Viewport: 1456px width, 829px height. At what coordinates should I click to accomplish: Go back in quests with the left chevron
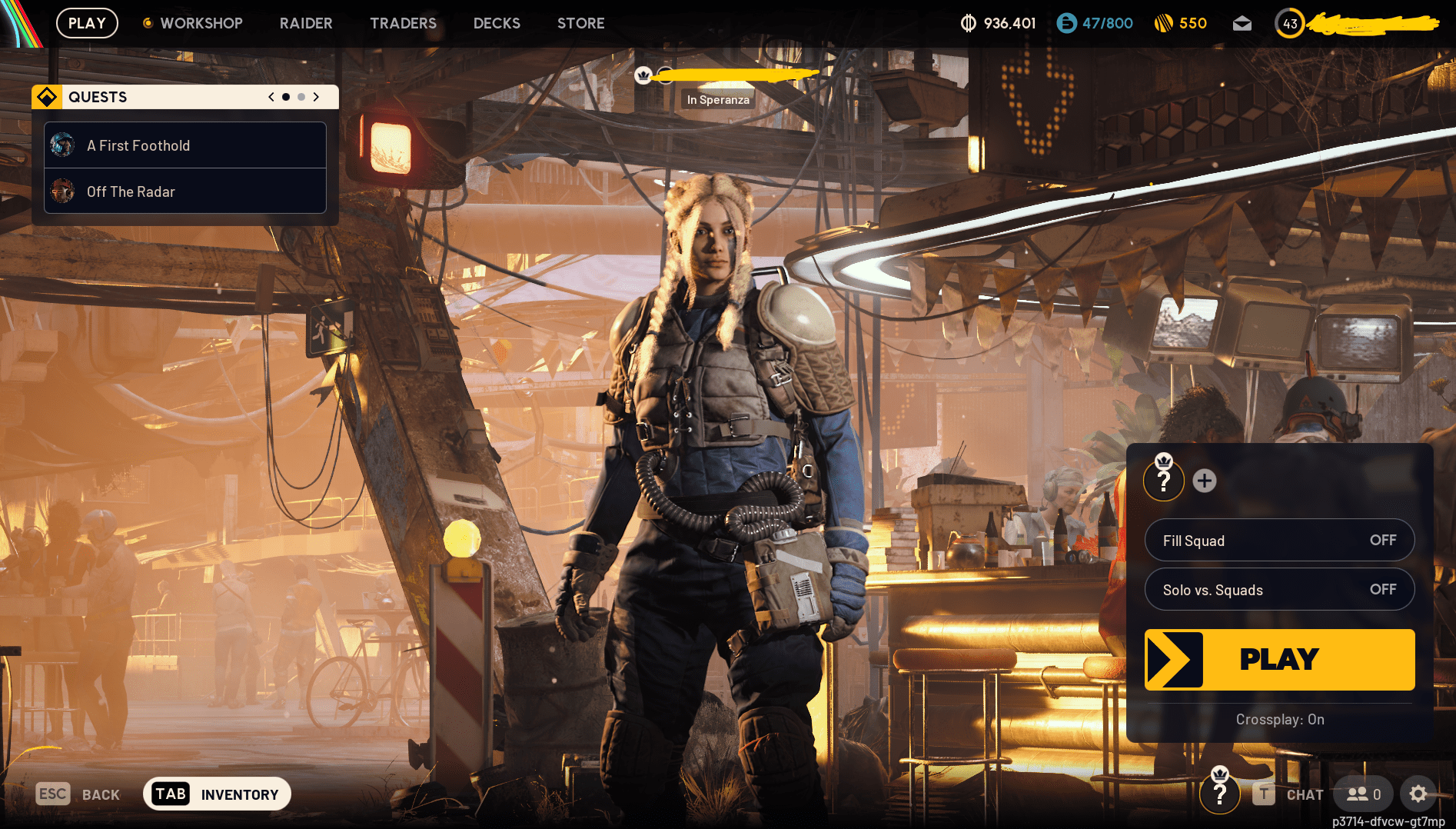(x=270, y=97)
